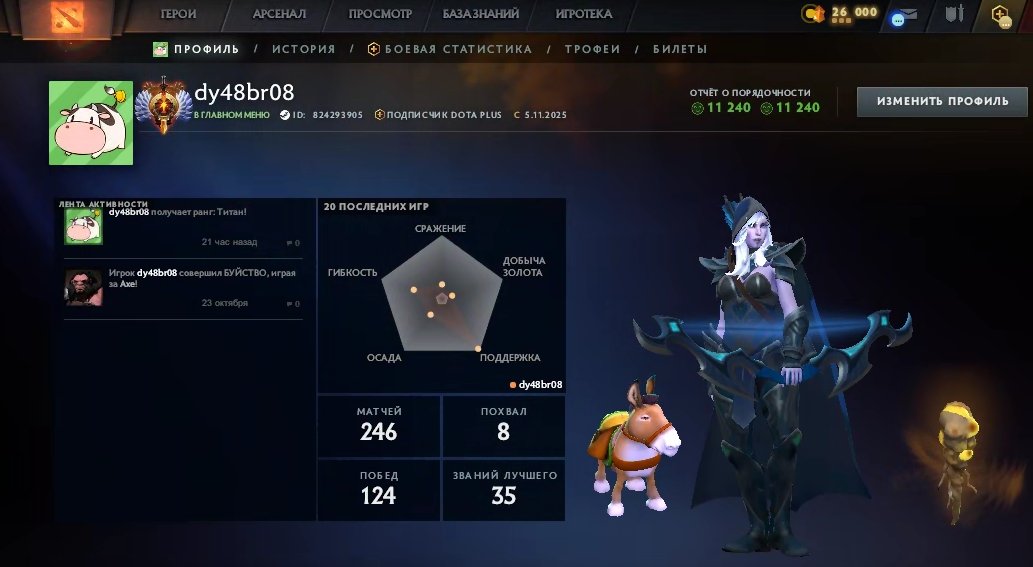Open the Боевая статистика tab

pos(450,49)
